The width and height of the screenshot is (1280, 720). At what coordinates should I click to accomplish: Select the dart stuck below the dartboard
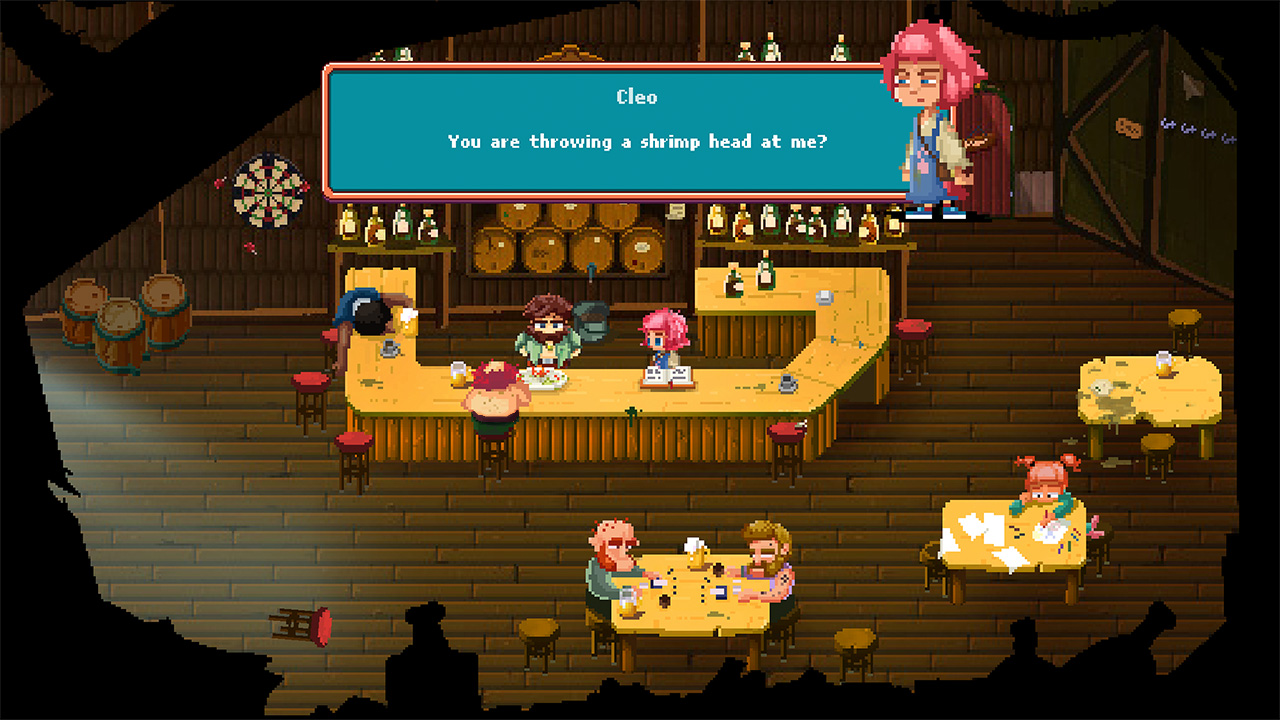click(x=248, y=246)
